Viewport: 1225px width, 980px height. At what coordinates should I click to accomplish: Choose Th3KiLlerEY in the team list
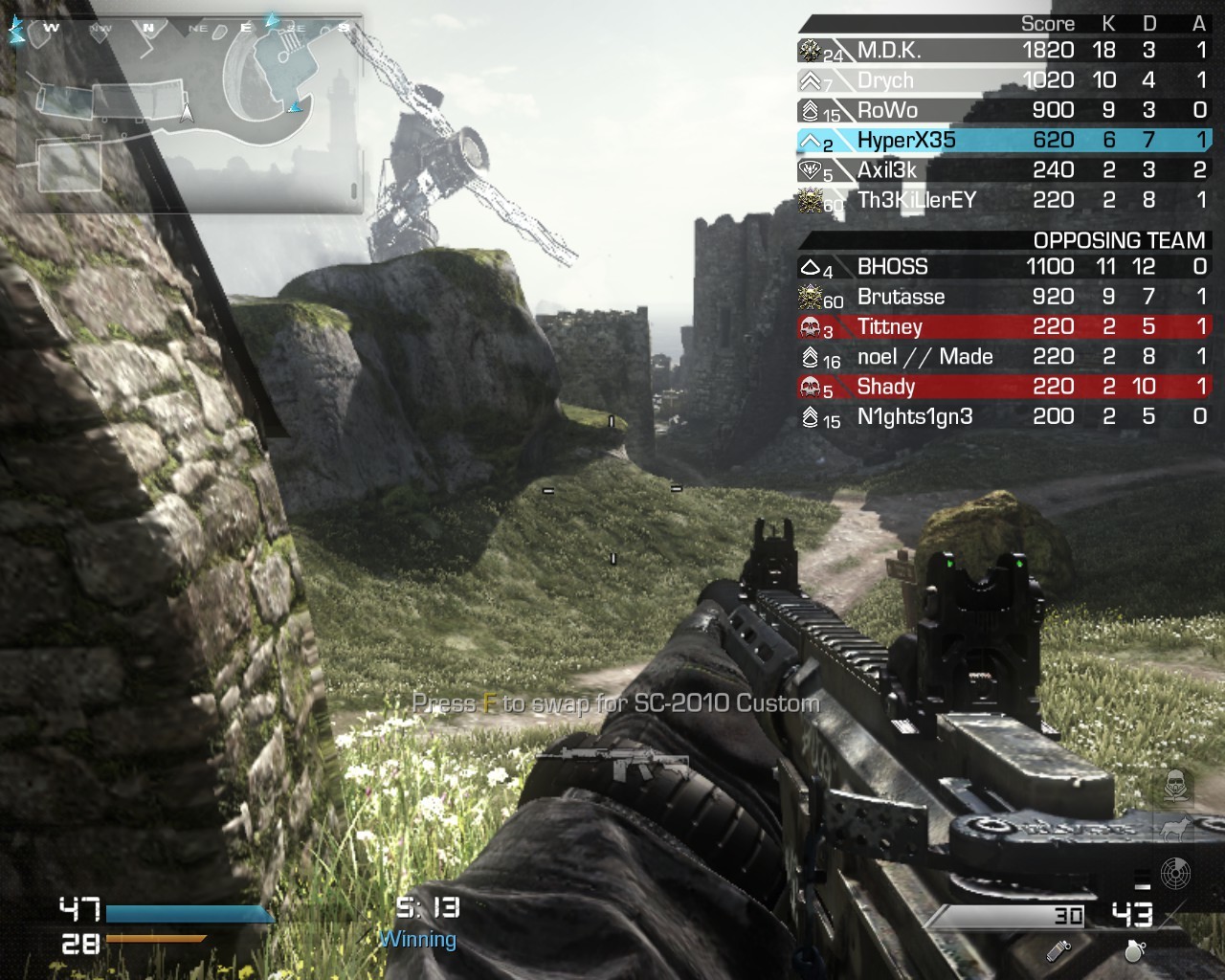(x=1004, y=200)
